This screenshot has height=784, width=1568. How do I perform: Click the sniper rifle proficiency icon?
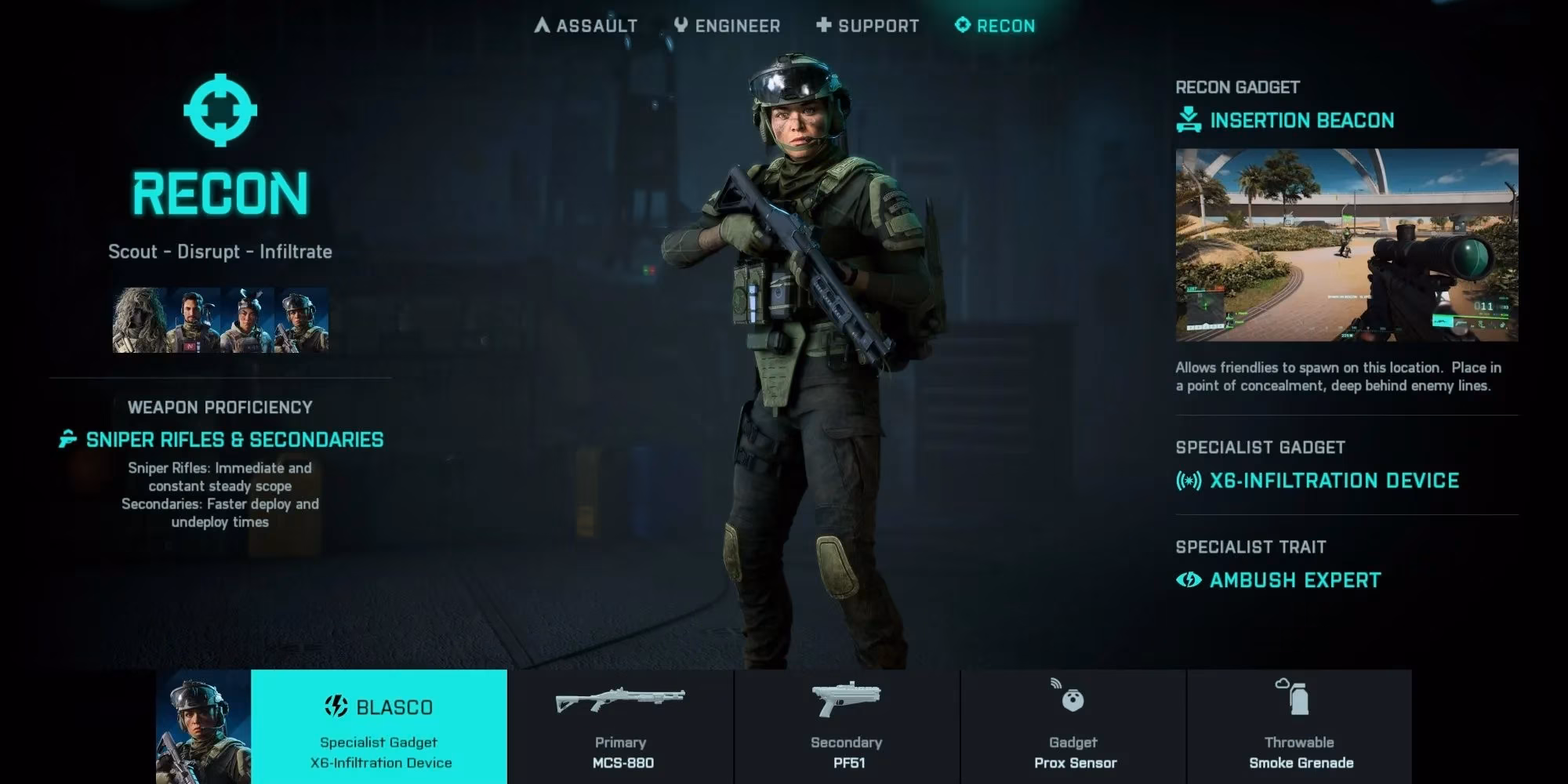[67, 439]
